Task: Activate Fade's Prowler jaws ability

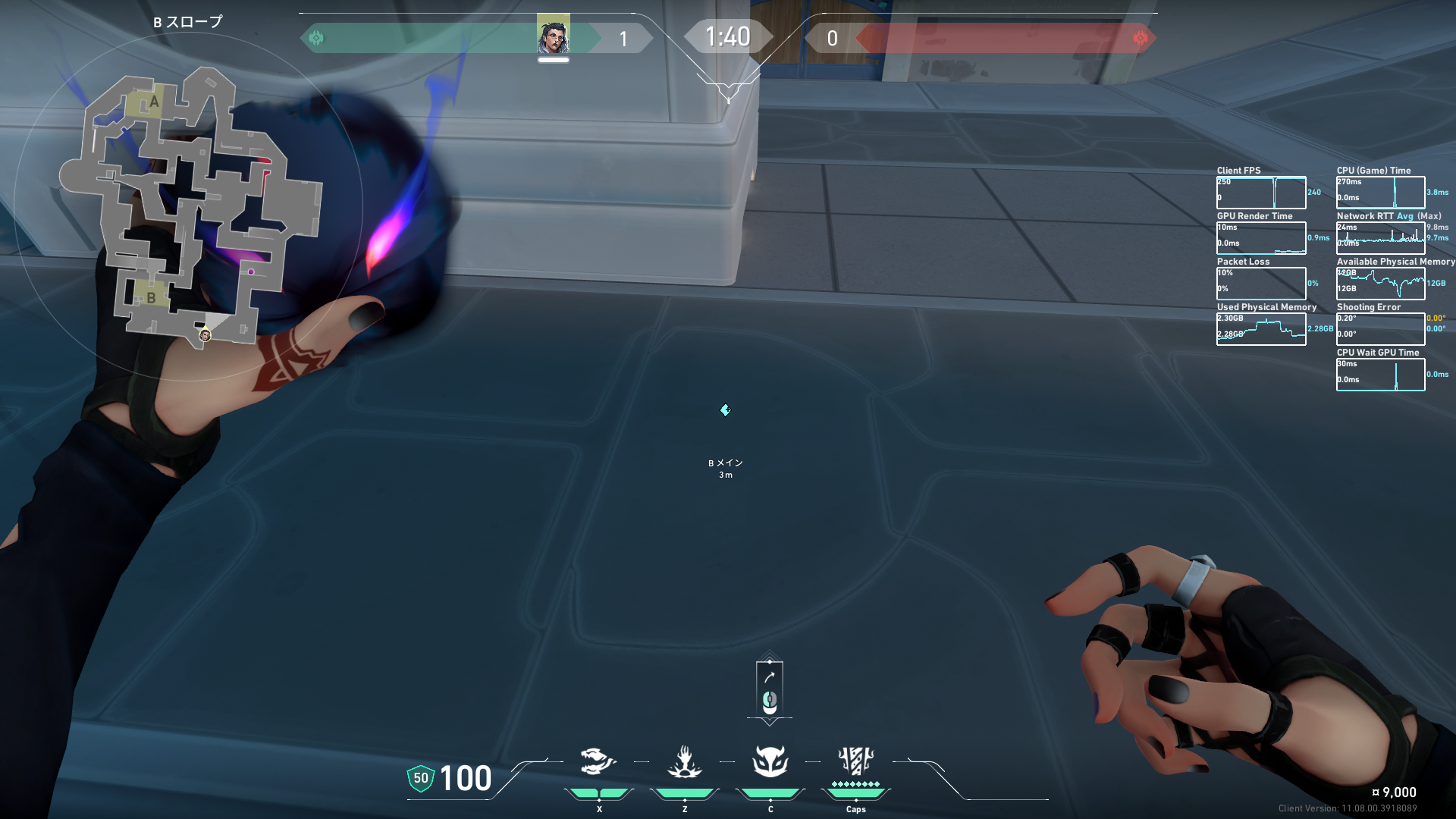Action: 598,761
